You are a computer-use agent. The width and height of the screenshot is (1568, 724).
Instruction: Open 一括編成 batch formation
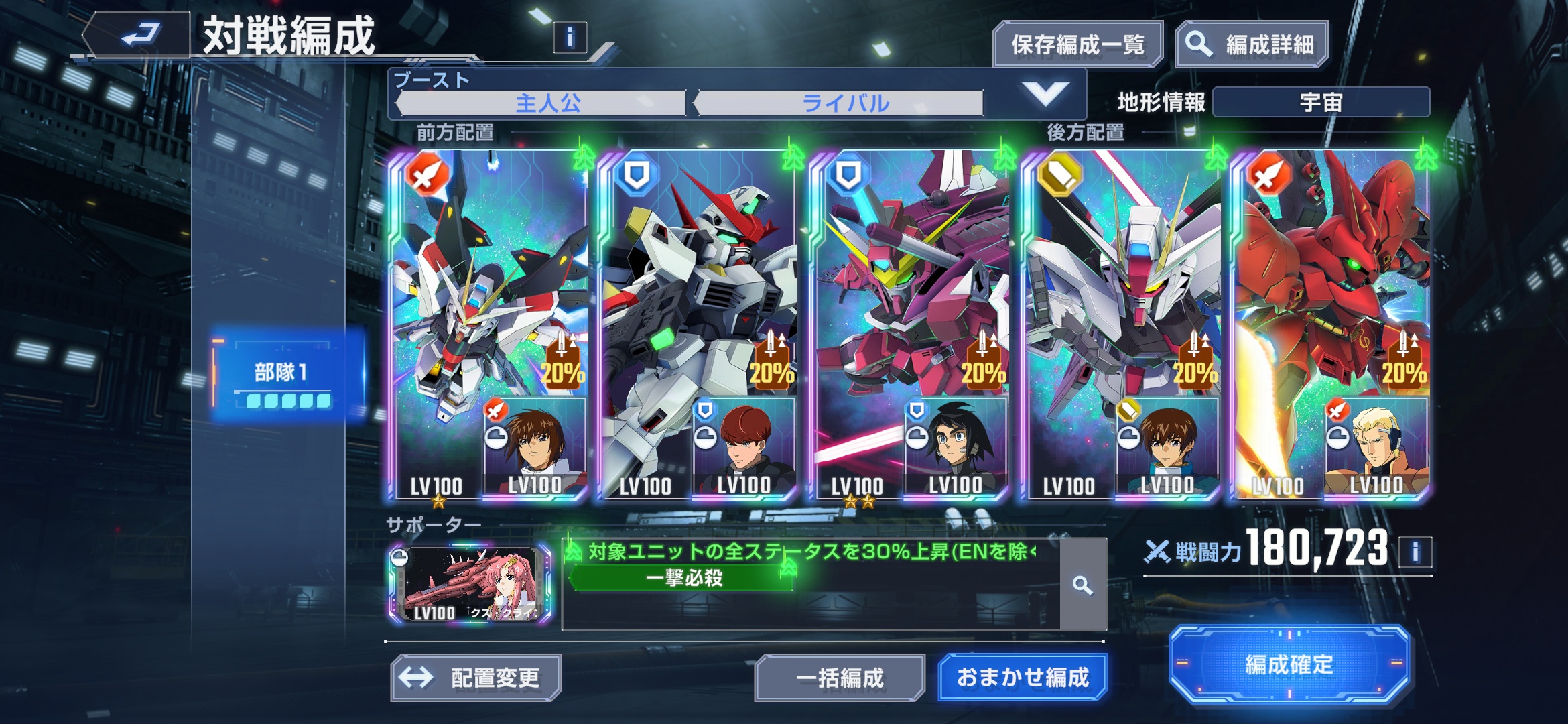tap(840, 678)
